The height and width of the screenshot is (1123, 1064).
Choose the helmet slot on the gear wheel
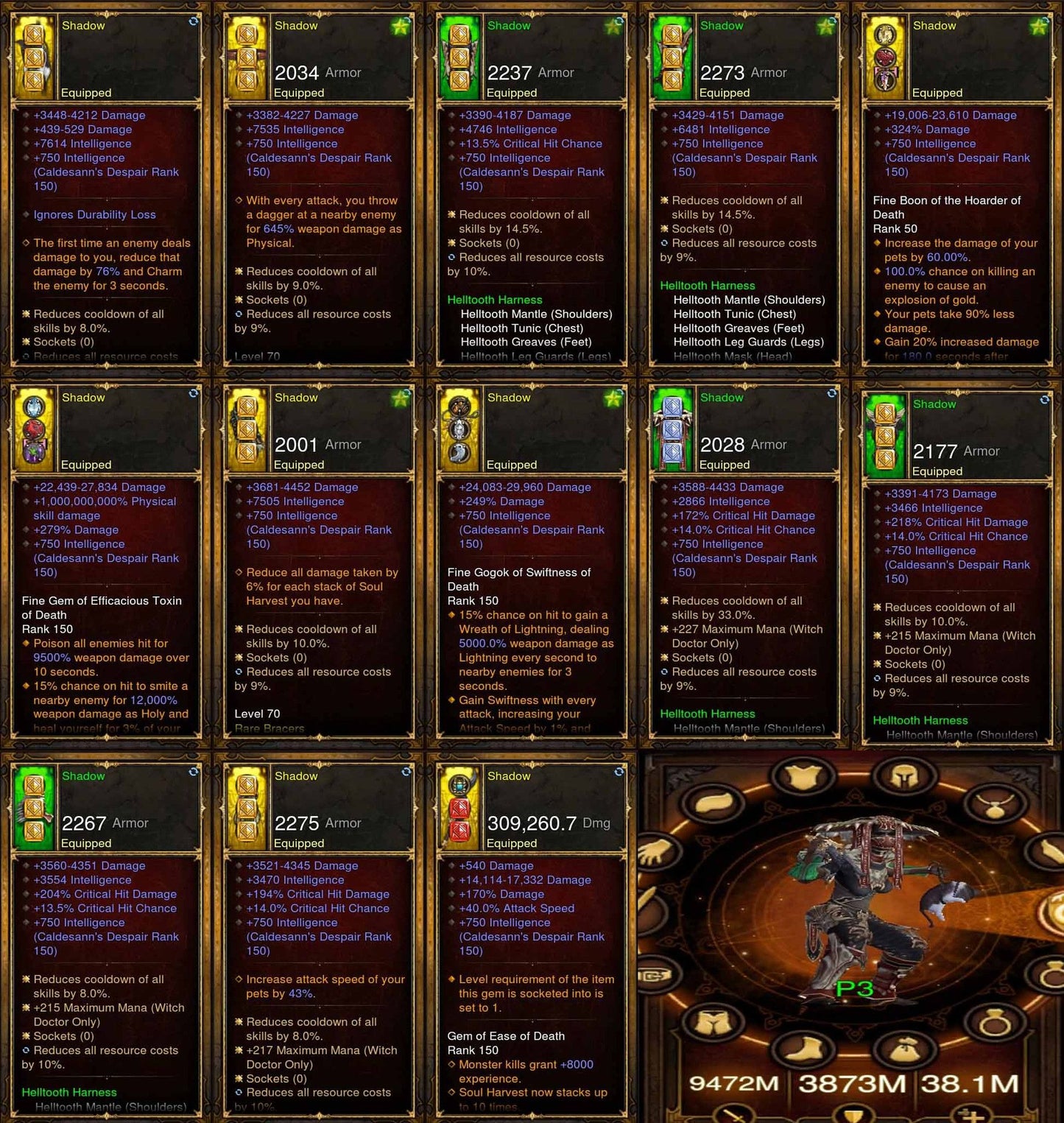pyautogui.click(x=904, y=775)
